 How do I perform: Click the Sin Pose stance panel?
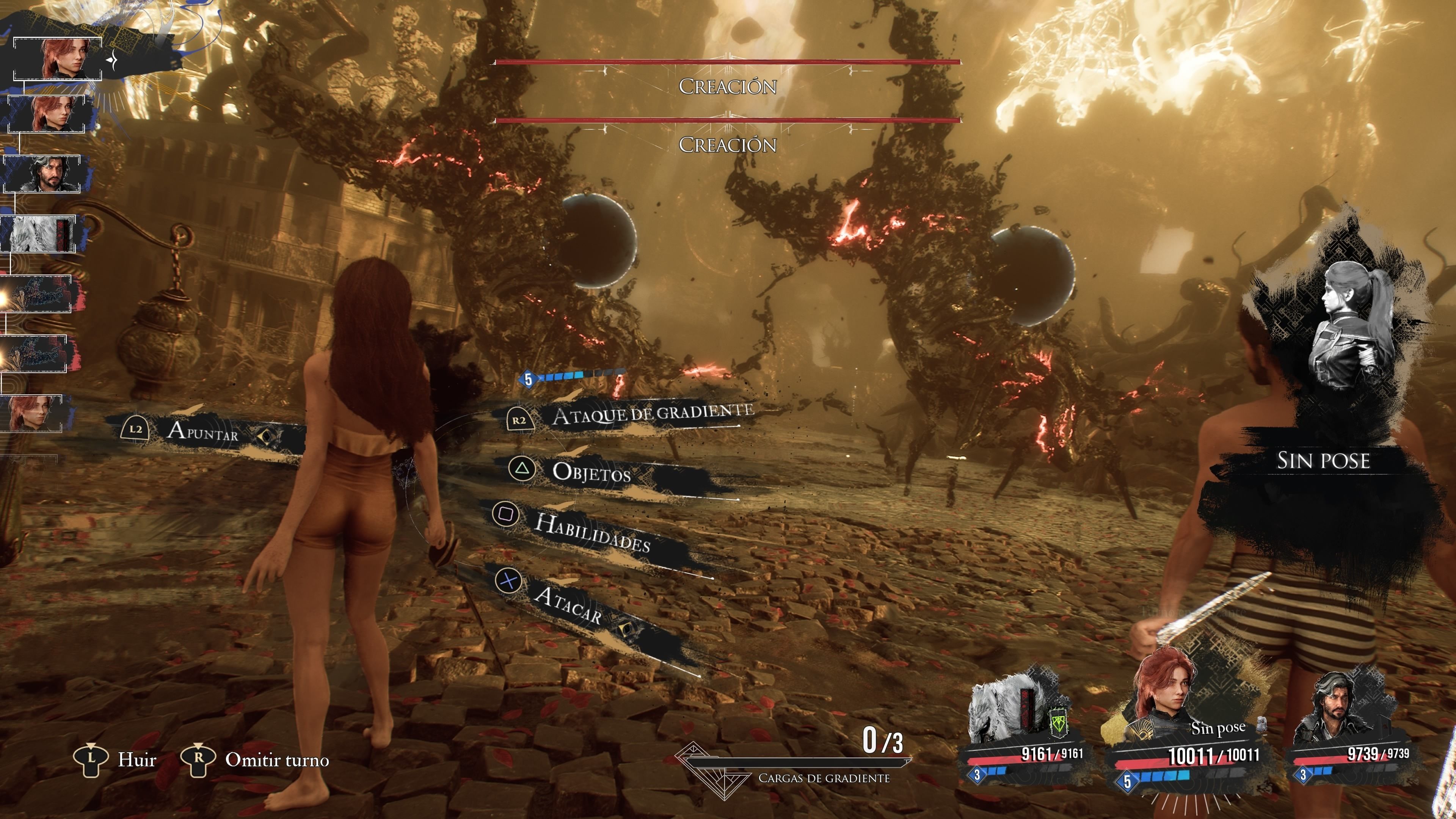pyautogui.click(x=1323, y=461)
